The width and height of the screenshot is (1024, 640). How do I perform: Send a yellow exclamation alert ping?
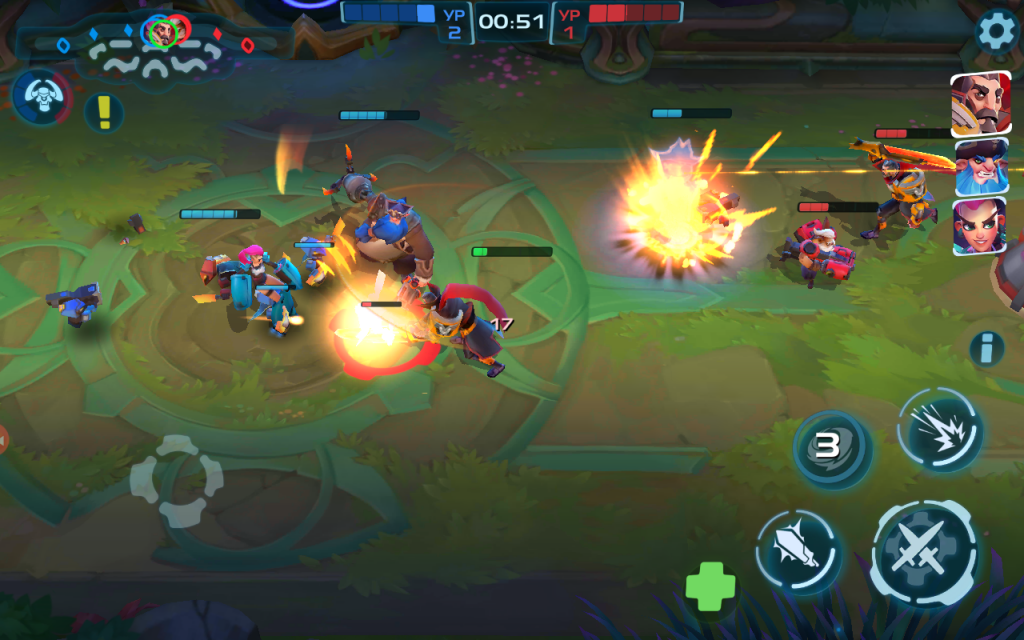click(104, 112)
